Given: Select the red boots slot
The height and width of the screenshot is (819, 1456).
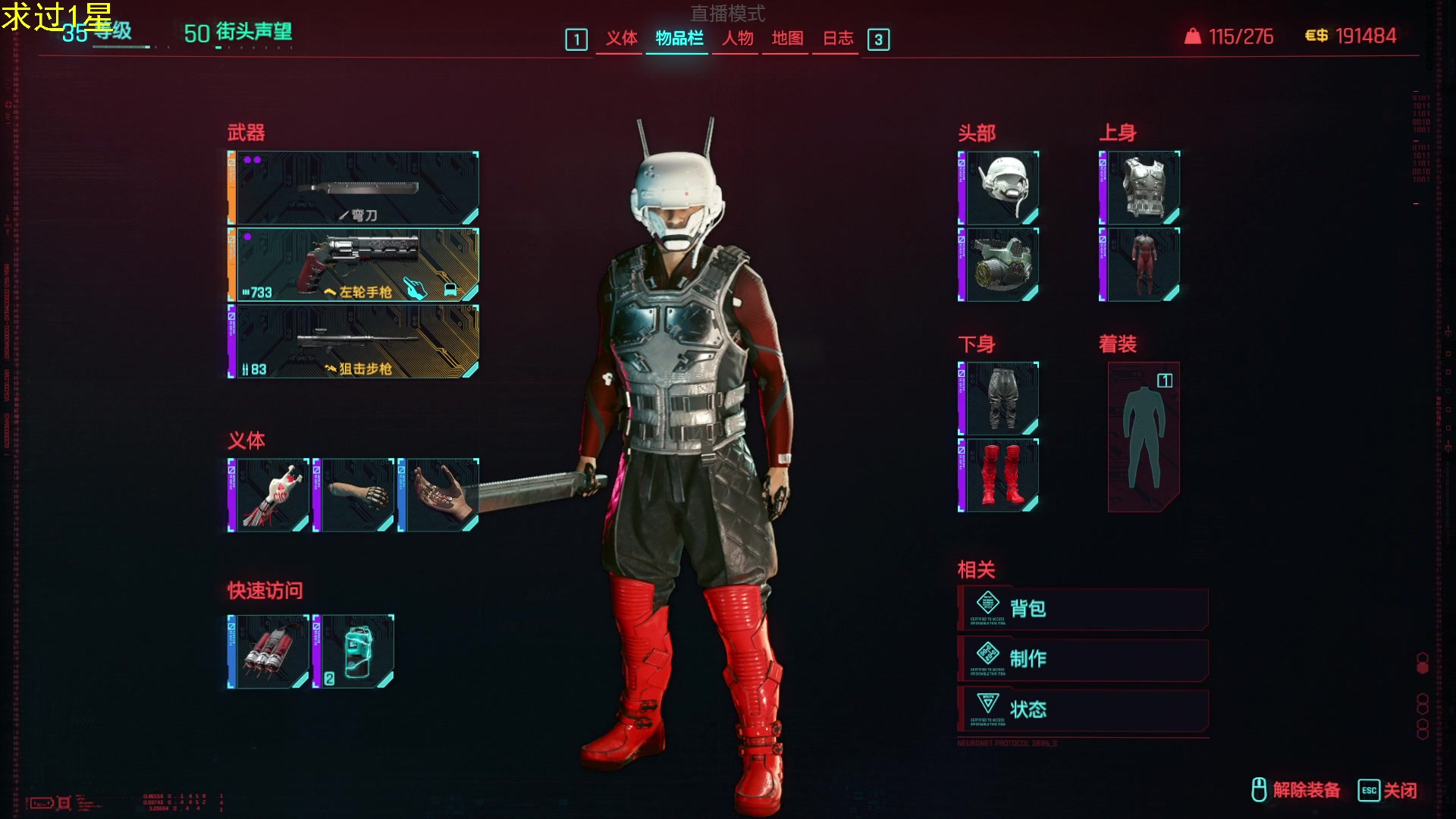Looking at the screenshot, I should click(x=999, y=475).
